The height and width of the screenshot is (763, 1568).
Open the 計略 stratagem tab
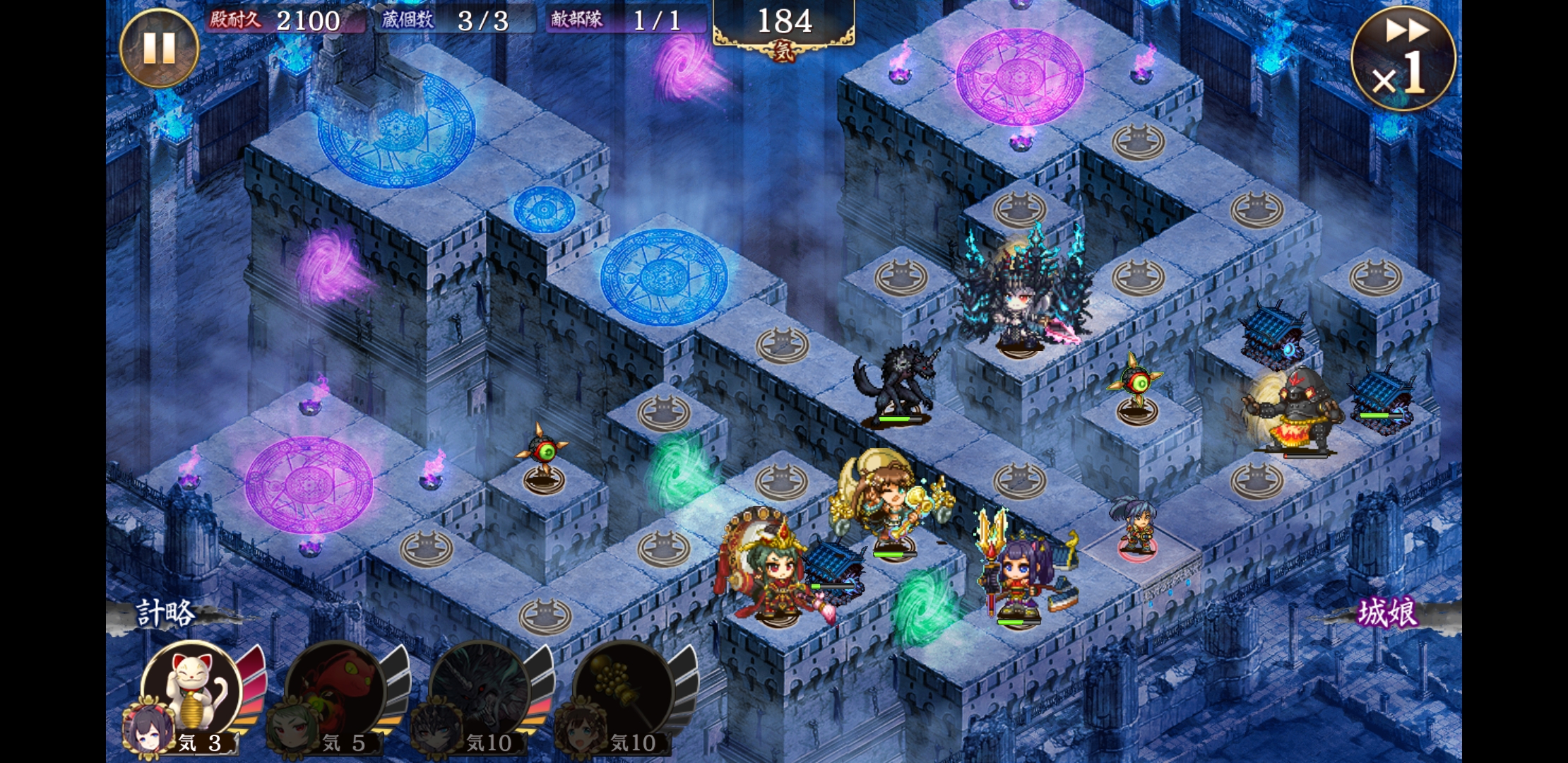pos(166,613)
